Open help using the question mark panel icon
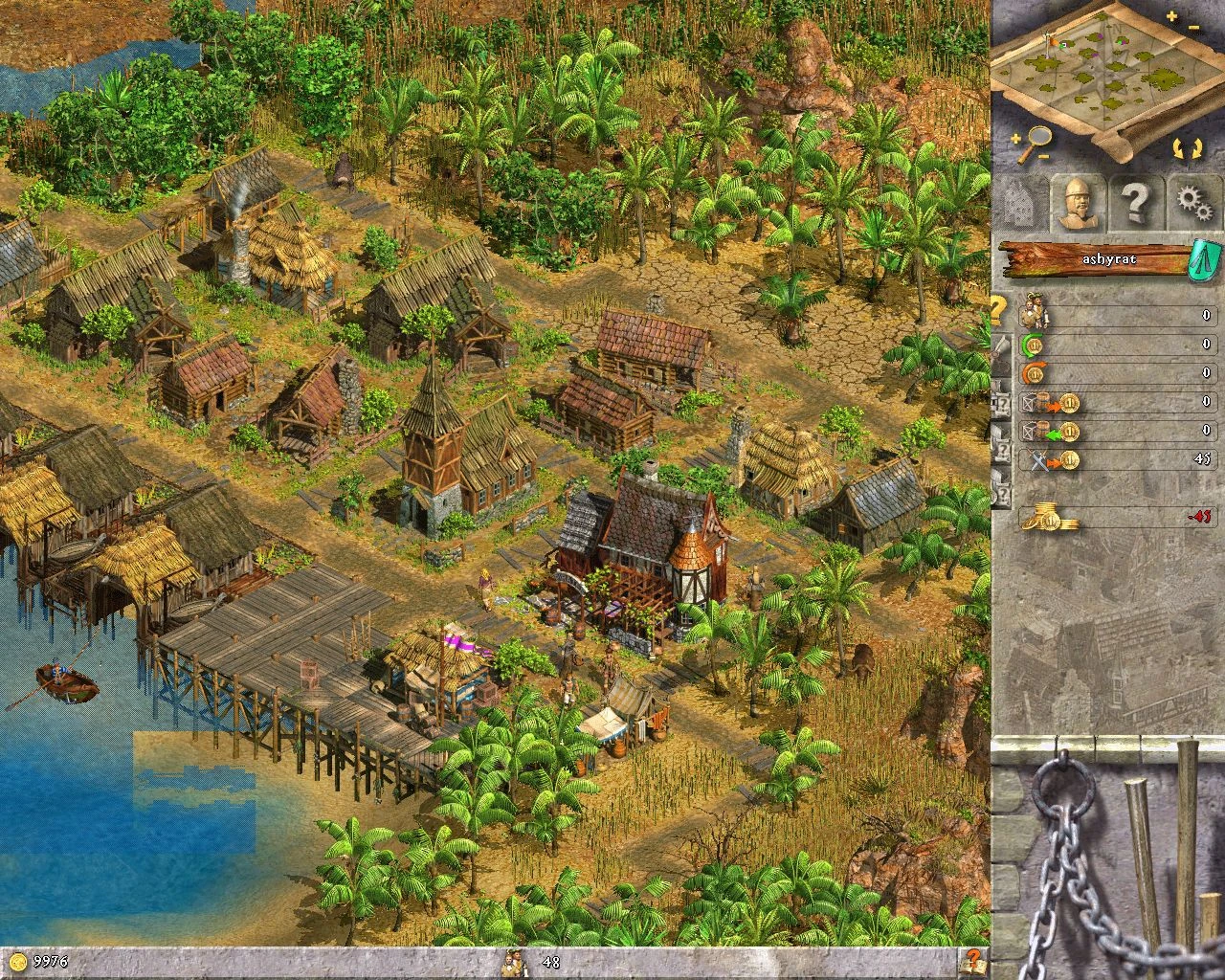Viewport: 1225px width, 980px height. point(1139,201)
